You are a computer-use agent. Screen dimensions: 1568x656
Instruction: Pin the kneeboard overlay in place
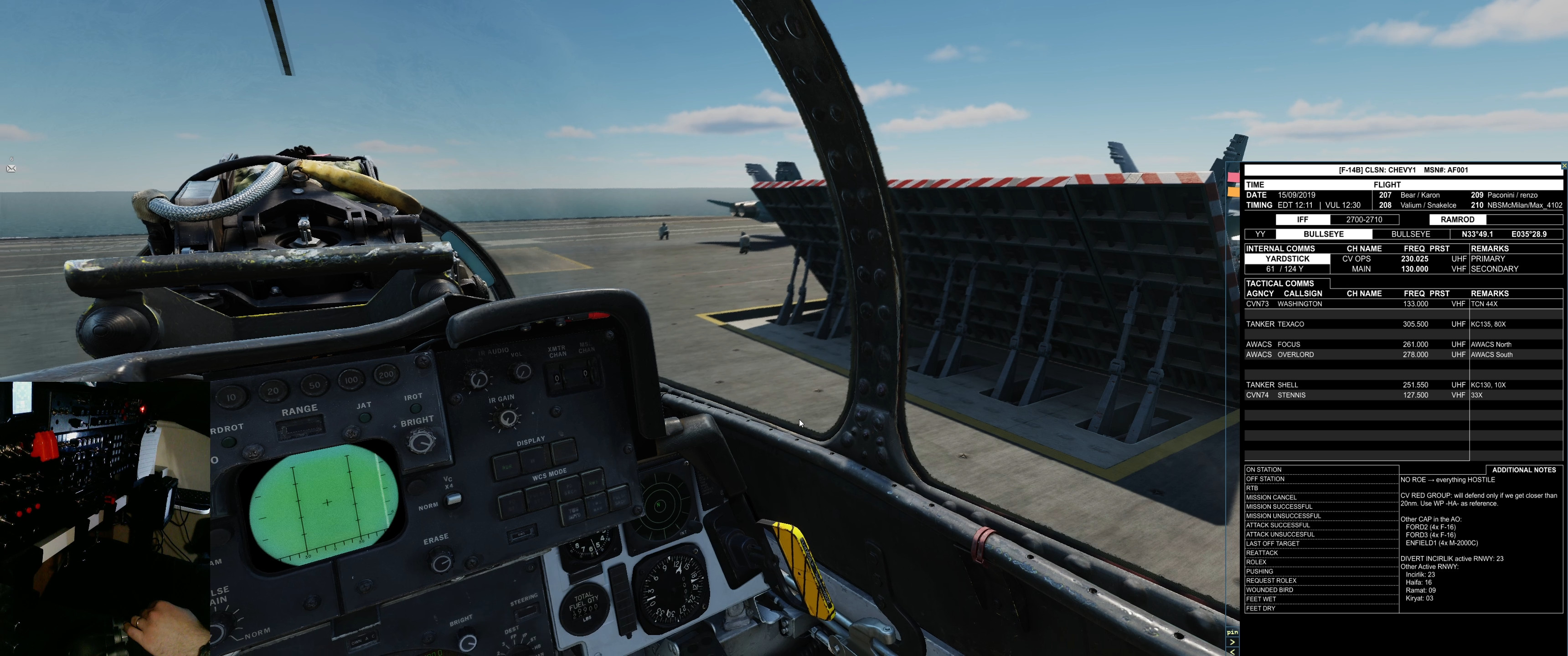coord(1232,632)
